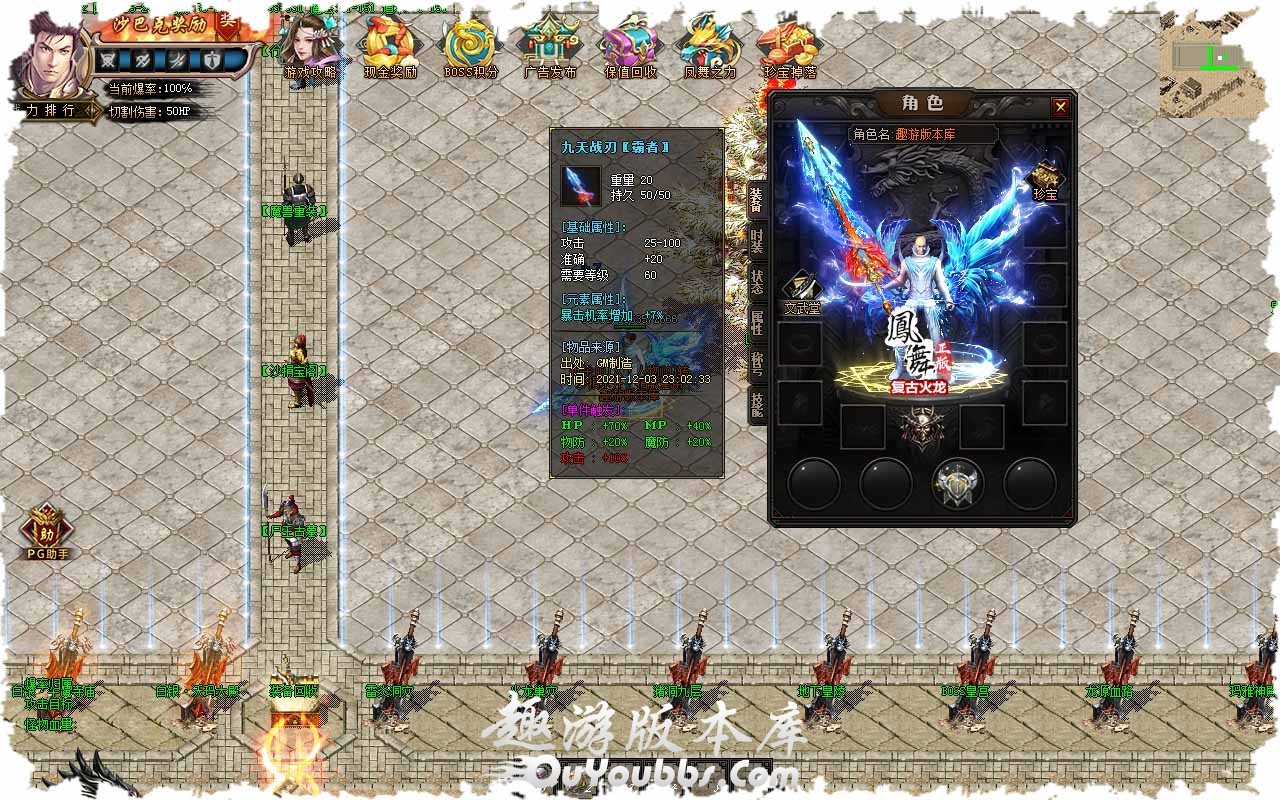Switch to the 称号 title tab
1280x800 pixels.
click(x=757, y=363)
